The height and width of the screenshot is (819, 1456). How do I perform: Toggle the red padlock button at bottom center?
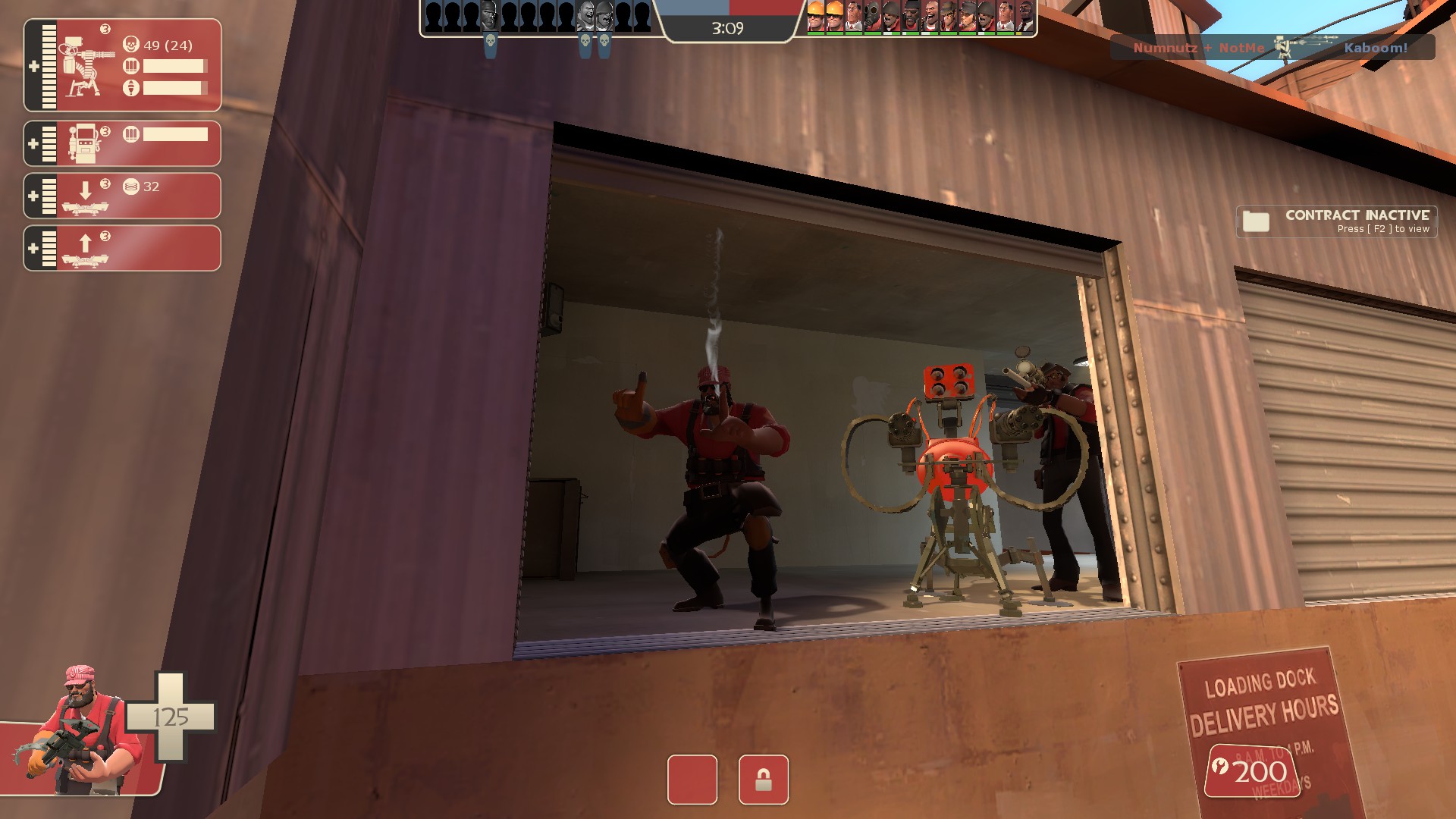coord(765,780)
